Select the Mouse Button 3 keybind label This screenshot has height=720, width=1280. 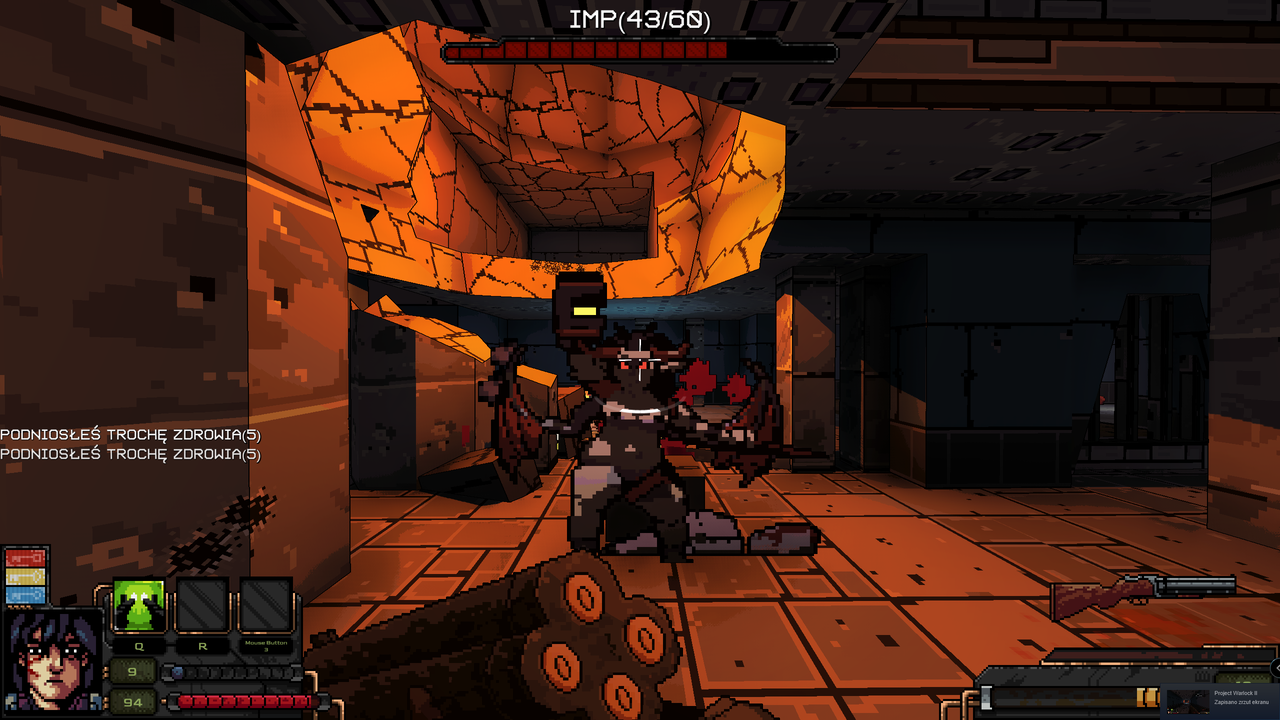click(265, 644)
